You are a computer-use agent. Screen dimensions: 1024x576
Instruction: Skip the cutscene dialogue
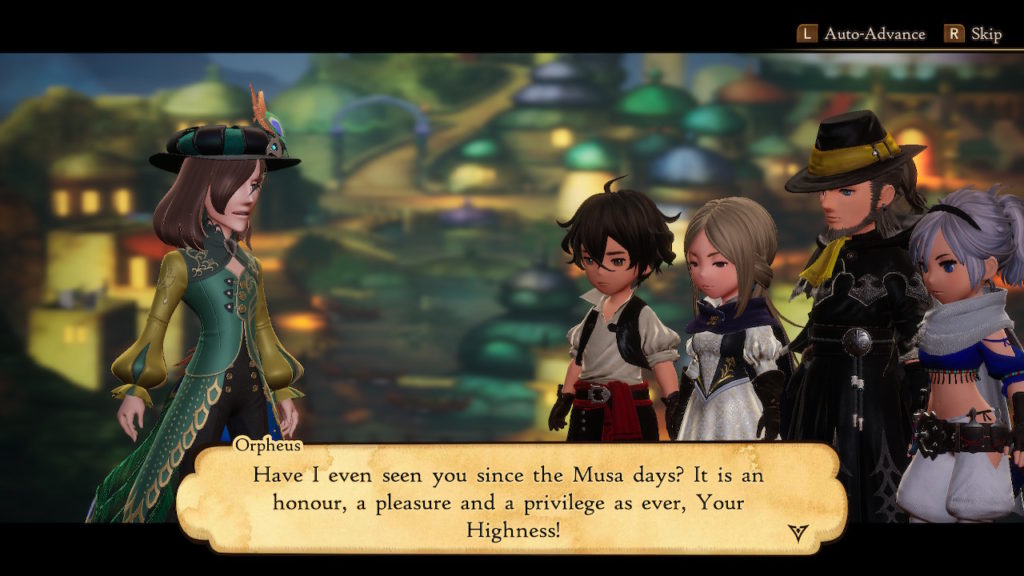click(973, 34)
